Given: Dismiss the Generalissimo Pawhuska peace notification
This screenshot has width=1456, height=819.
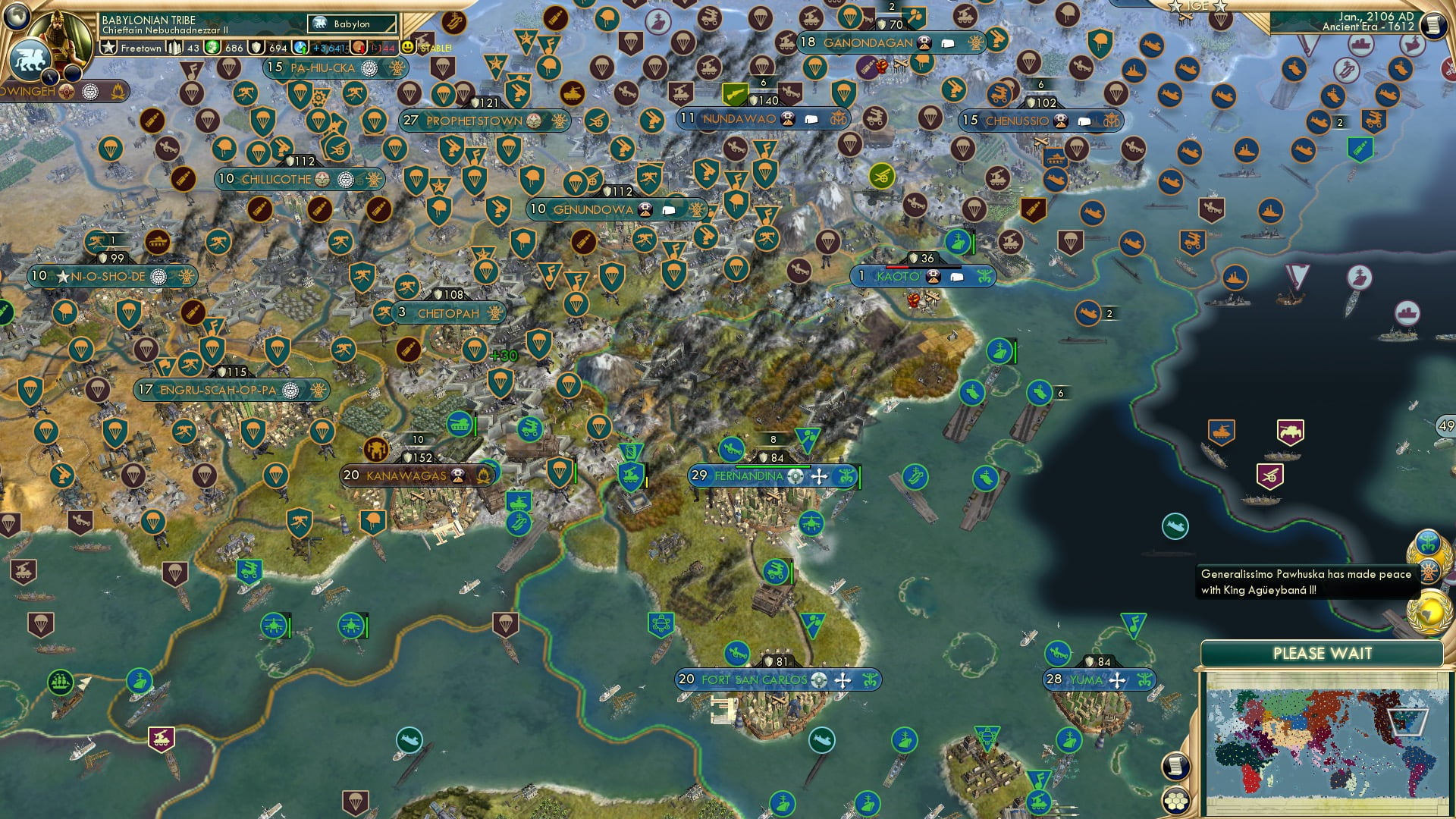Looking at the screenshot, I should [x=1304, y=582].
